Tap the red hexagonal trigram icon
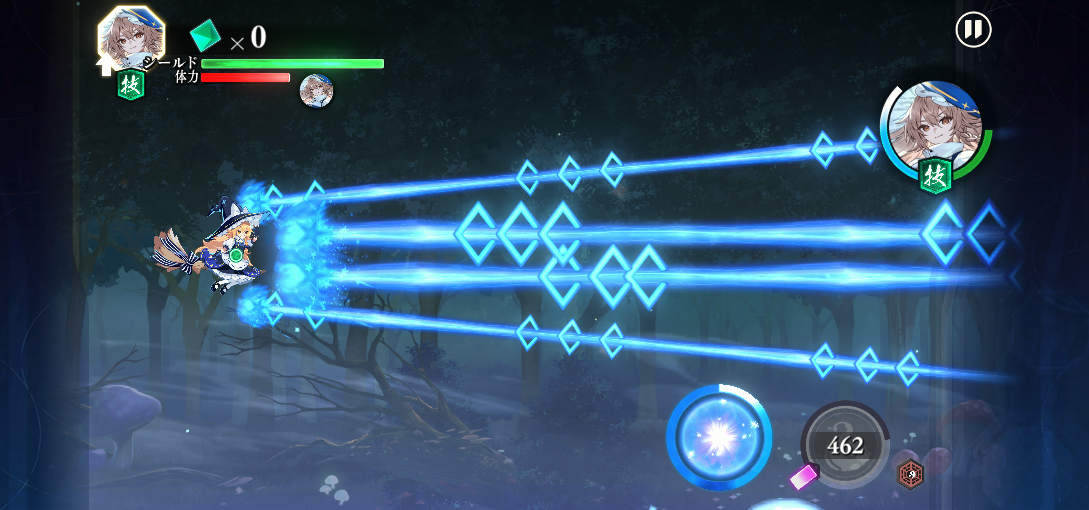 coord(910,473)
